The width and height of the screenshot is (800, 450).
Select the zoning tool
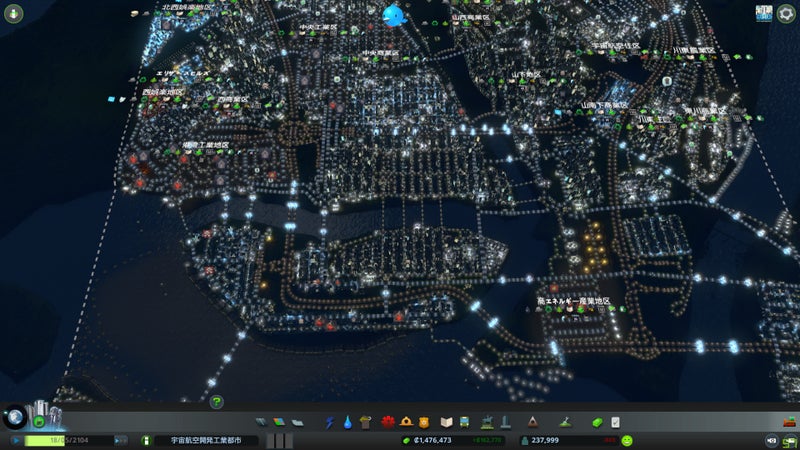(x=279, y=422)
